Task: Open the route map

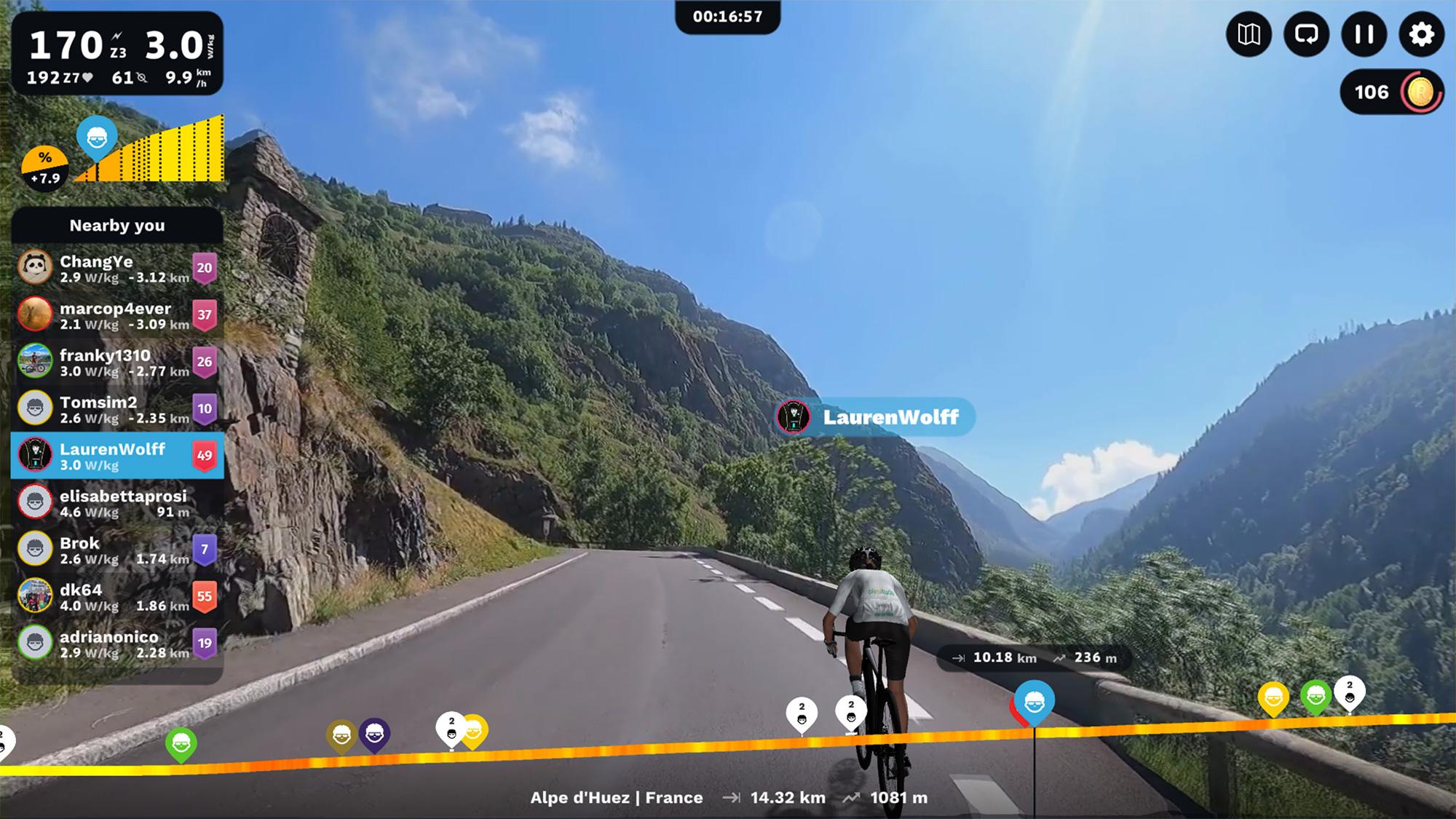Action: click(1249, 34)
